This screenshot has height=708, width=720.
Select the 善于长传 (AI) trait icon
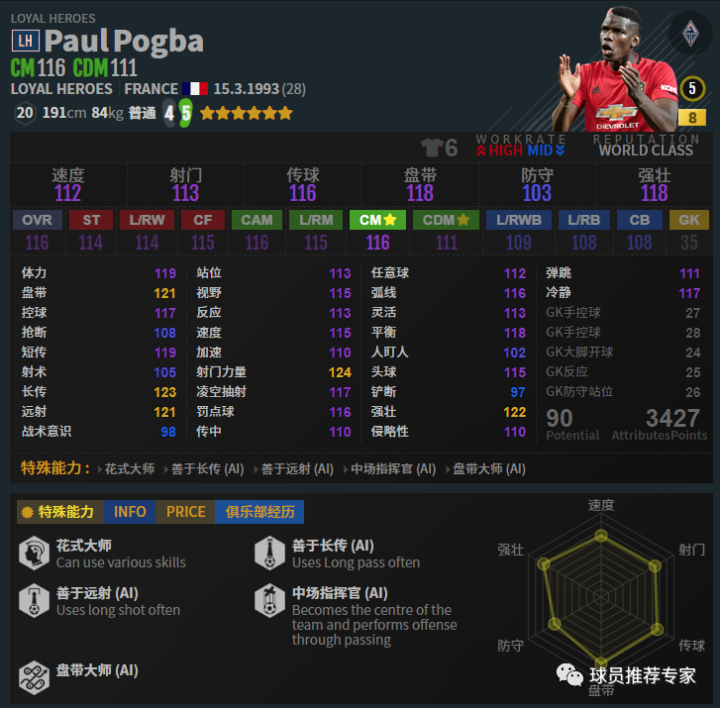(x=270, y=553)
